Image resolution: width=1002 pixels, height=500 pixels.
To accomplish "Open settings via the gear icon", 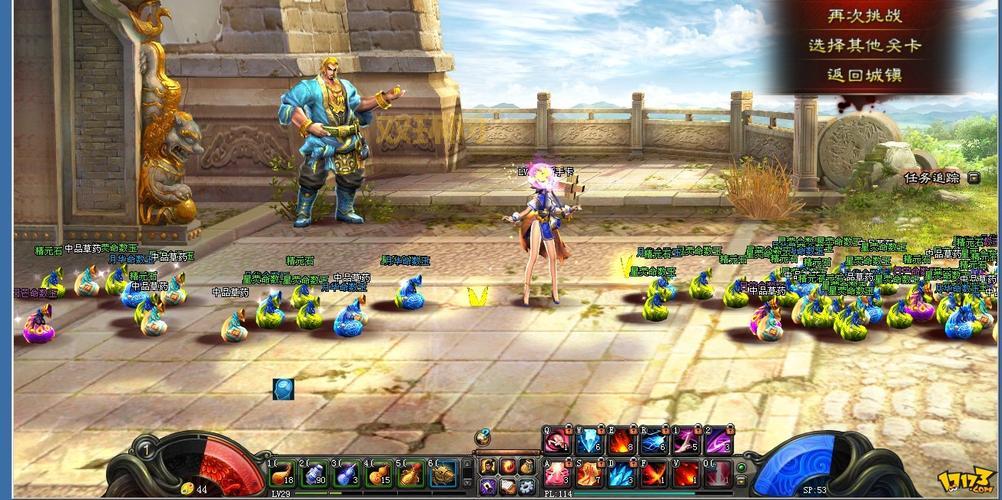I will (x=527, y=485).
